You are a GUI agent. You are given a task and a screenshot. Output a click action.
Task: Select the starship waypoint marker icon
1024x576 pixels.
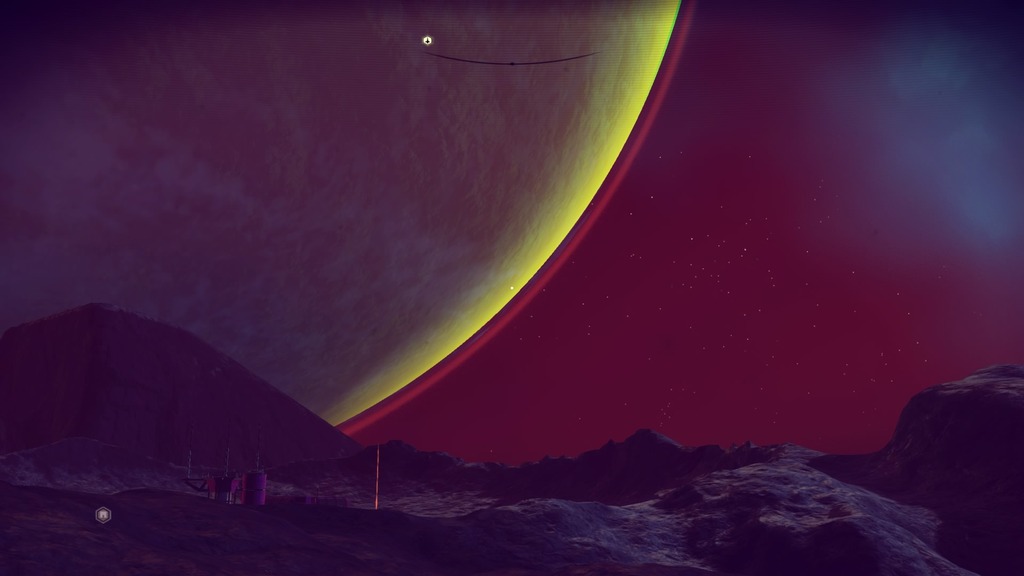coord(427,41)
